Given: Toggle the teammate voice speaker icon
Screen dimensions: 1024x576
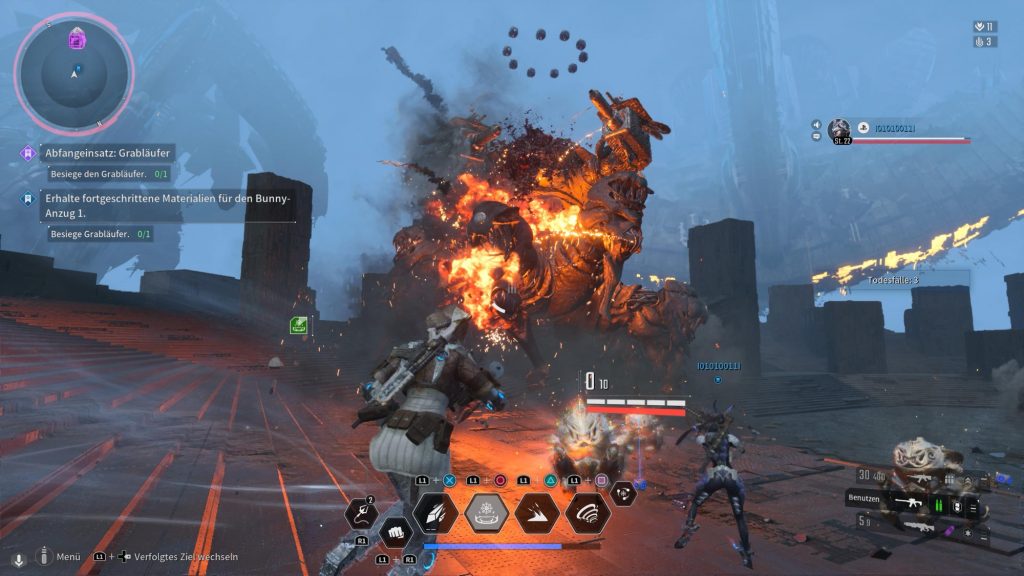Looking at the screenshot, I should click(817, 125).
